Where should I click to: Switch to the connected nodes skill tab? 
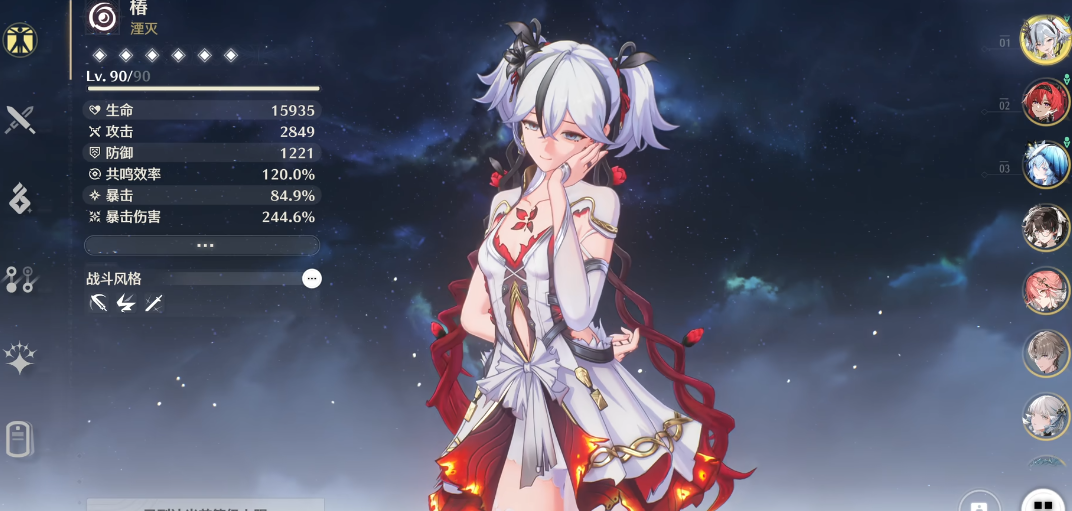(20, 279)
